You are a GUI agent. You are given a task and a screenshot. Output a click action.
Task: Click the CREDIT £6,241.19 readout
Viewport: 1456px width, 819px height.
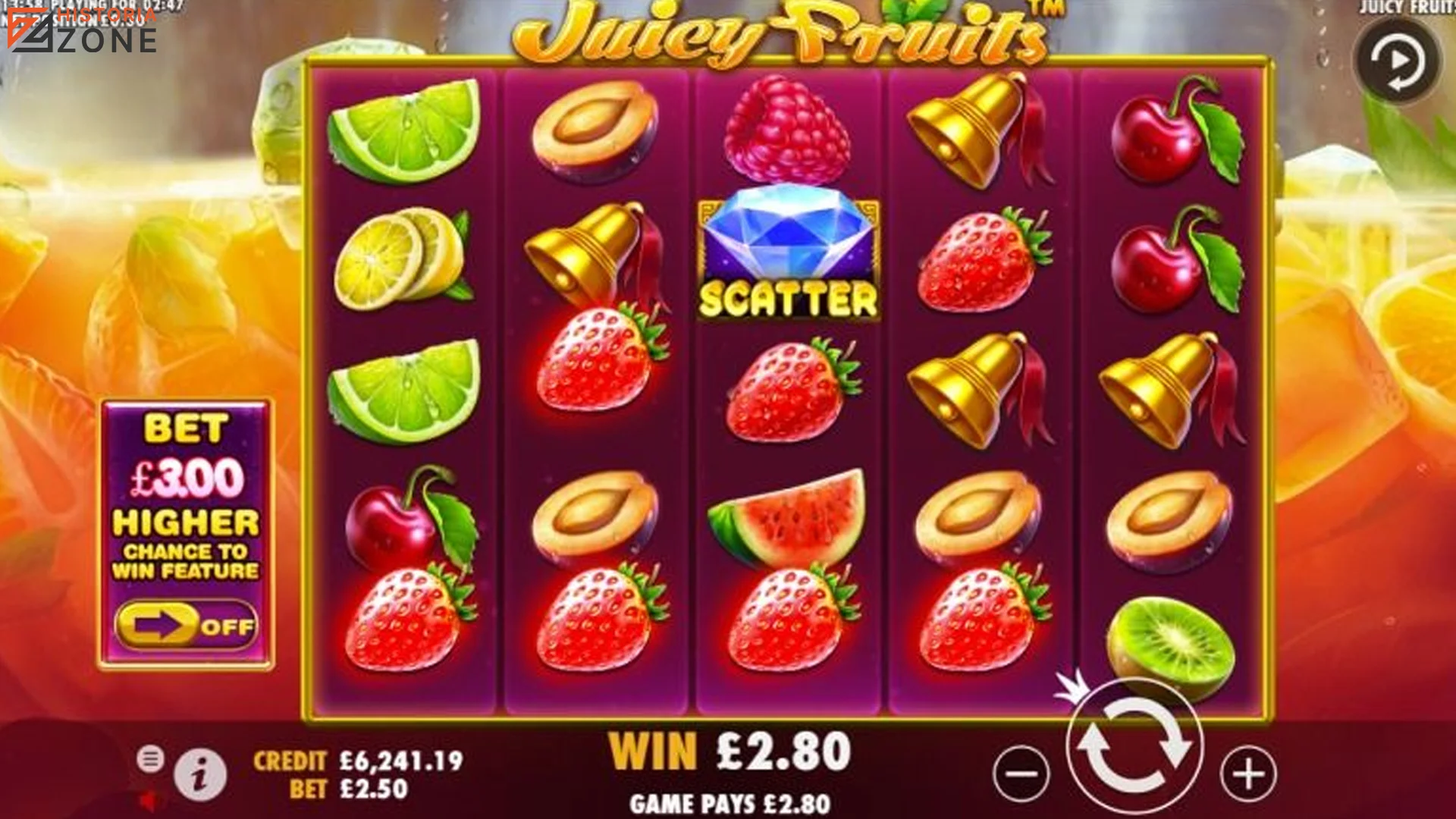tap(356, 757)
